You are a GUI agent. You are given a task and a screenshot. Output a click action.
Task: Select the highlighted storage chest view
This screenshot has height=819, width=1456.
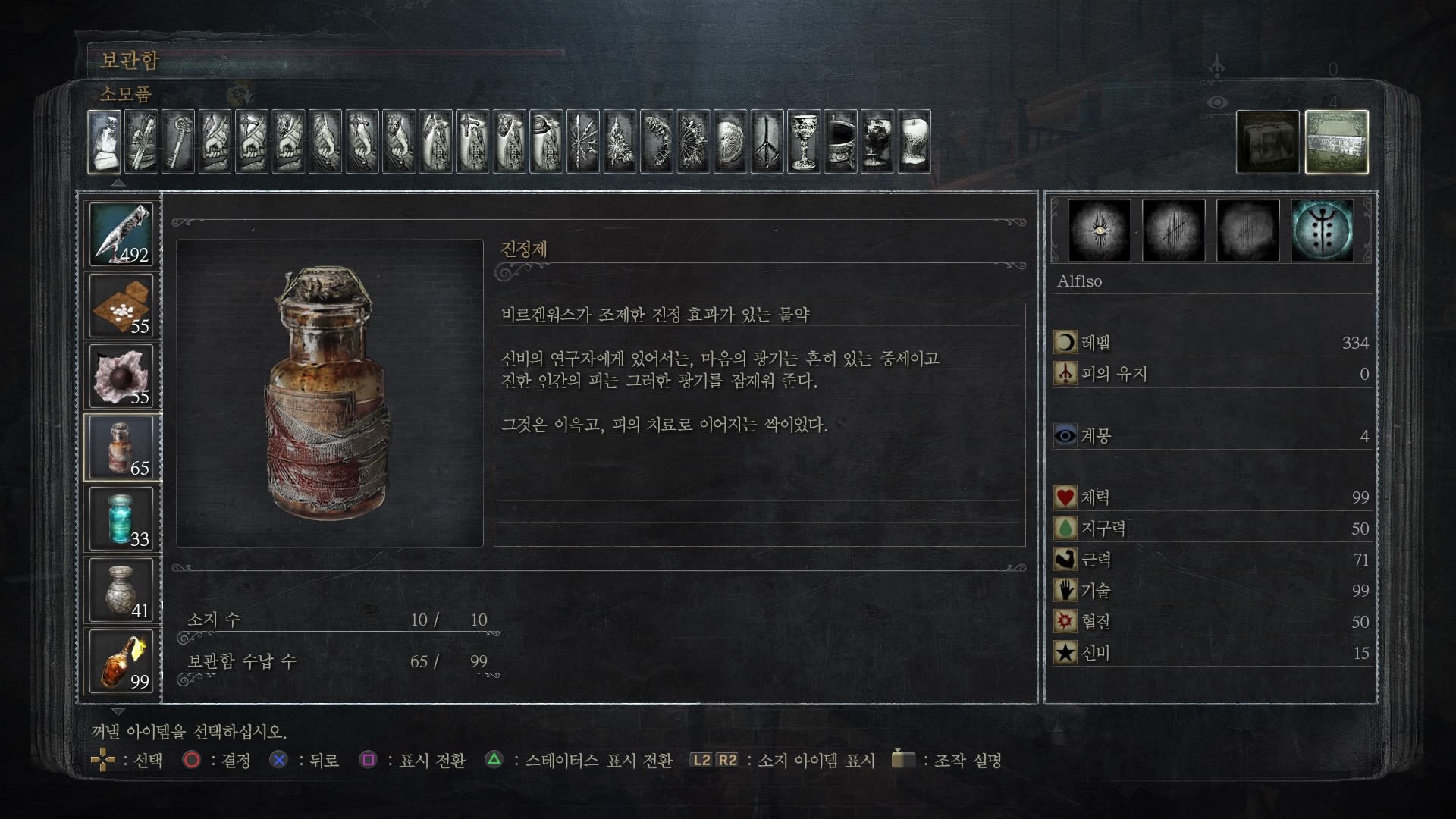pyautogui.click(x=1336, y=142)
